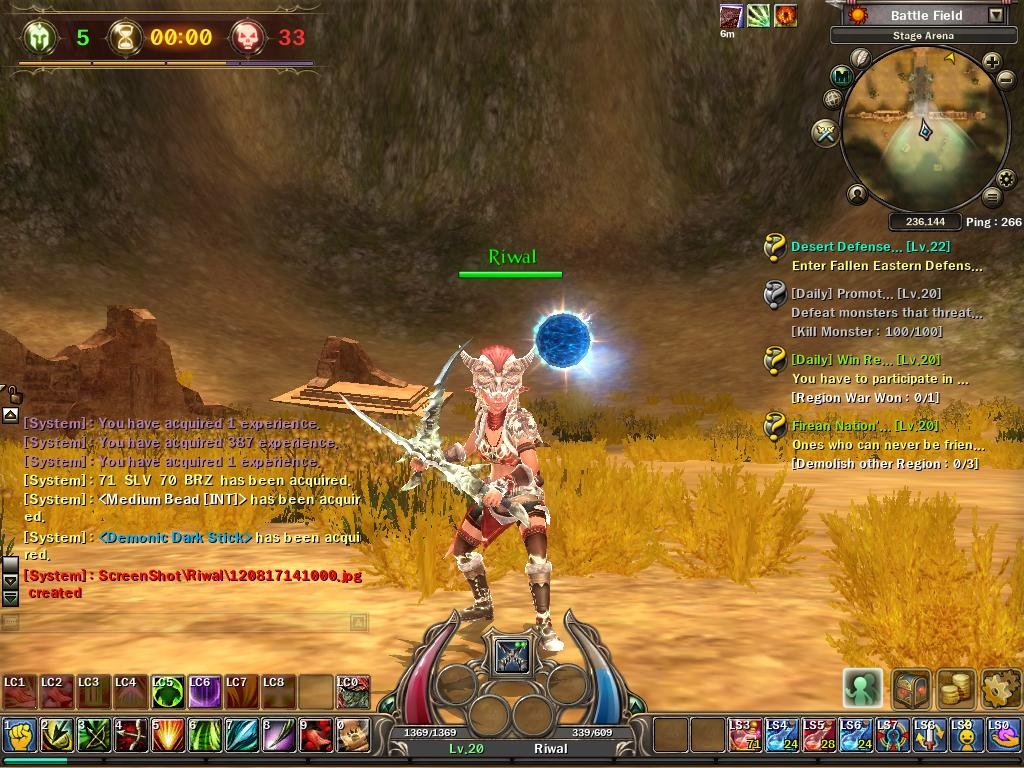
Task: Use the LS3 red potion with 71 left
Action: click(x=744, y=735)
